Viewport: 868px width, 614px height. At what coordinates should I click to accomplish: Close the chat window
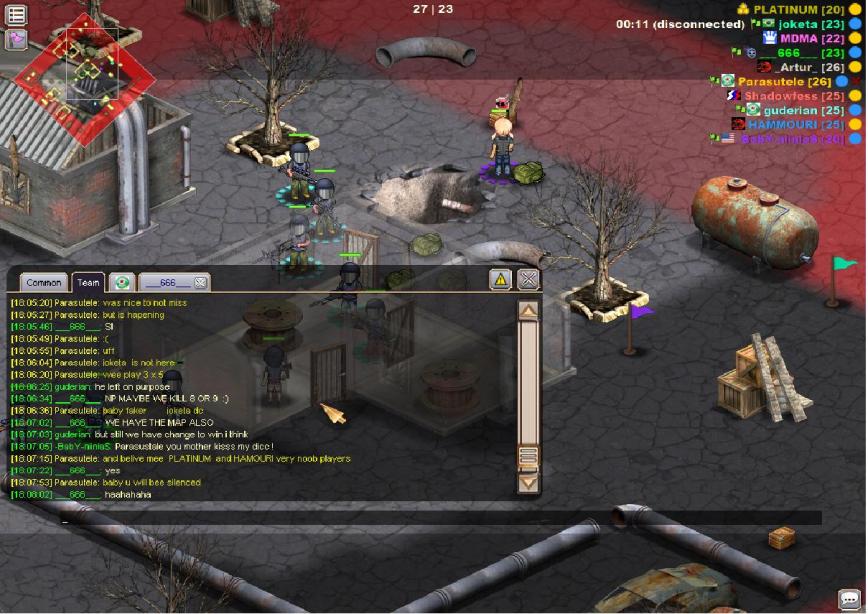pyautogui.click(x=529, y=279)
